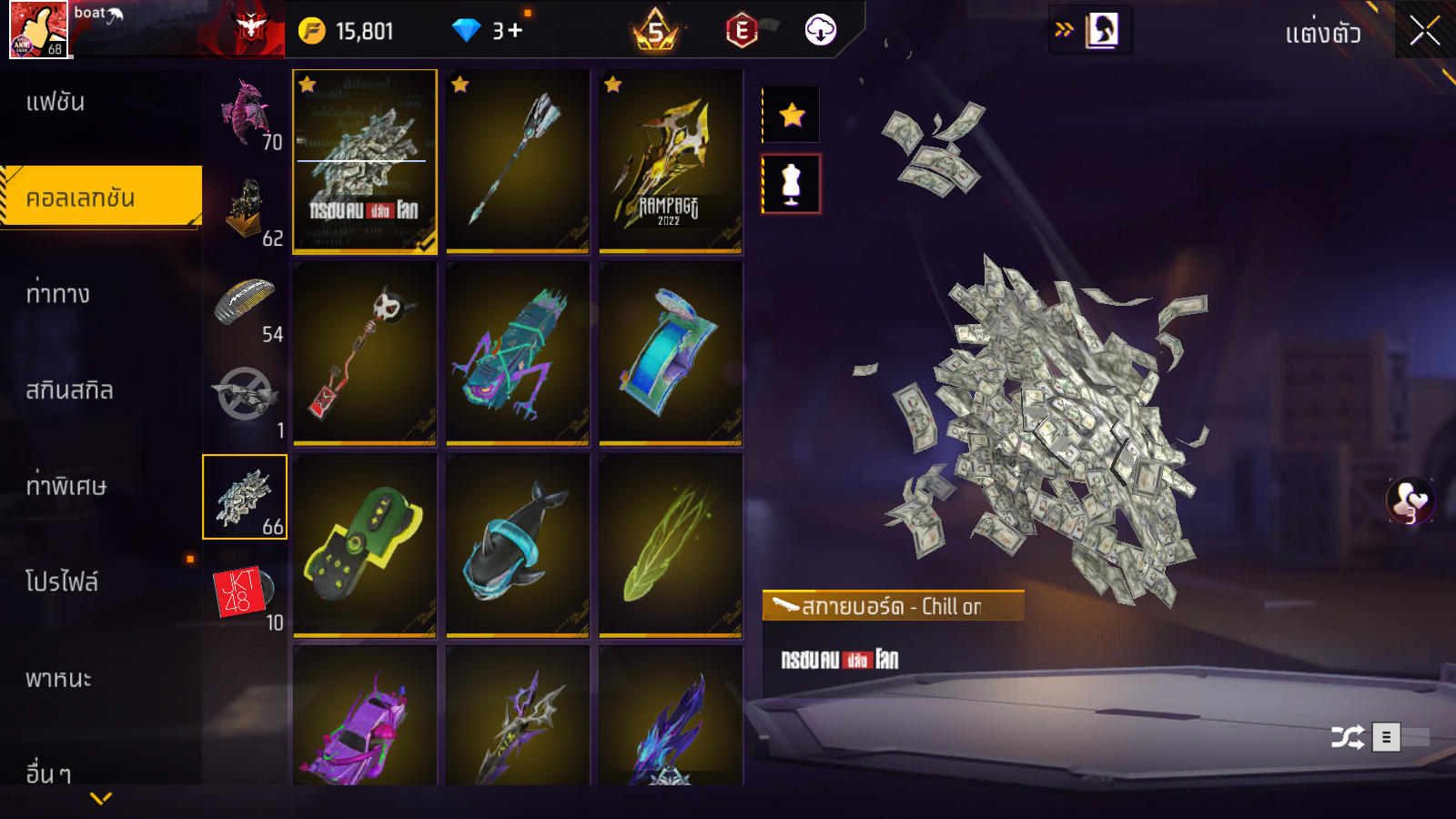Expand the category list with down arrow

click(101, 798)
